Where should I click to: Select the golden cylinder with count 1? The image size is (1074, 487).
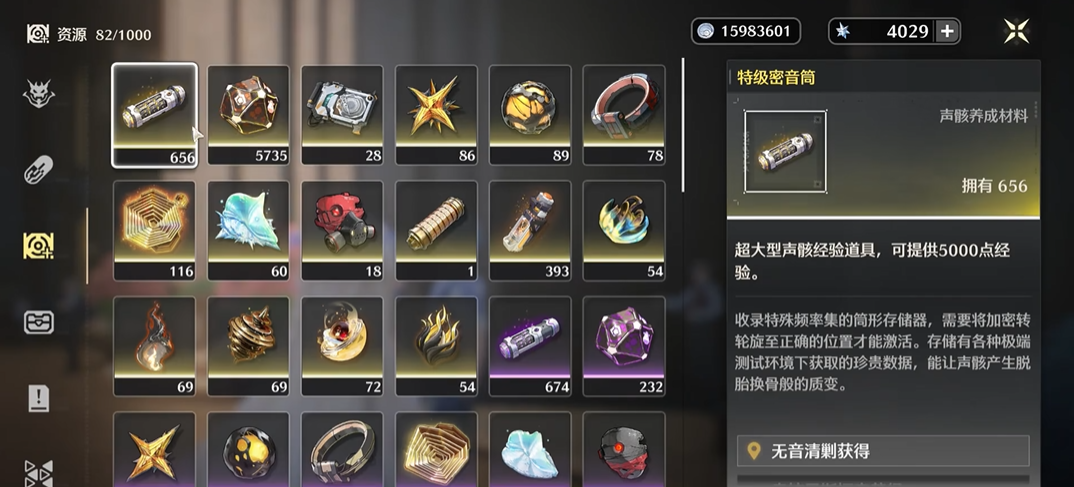[436, 229]
